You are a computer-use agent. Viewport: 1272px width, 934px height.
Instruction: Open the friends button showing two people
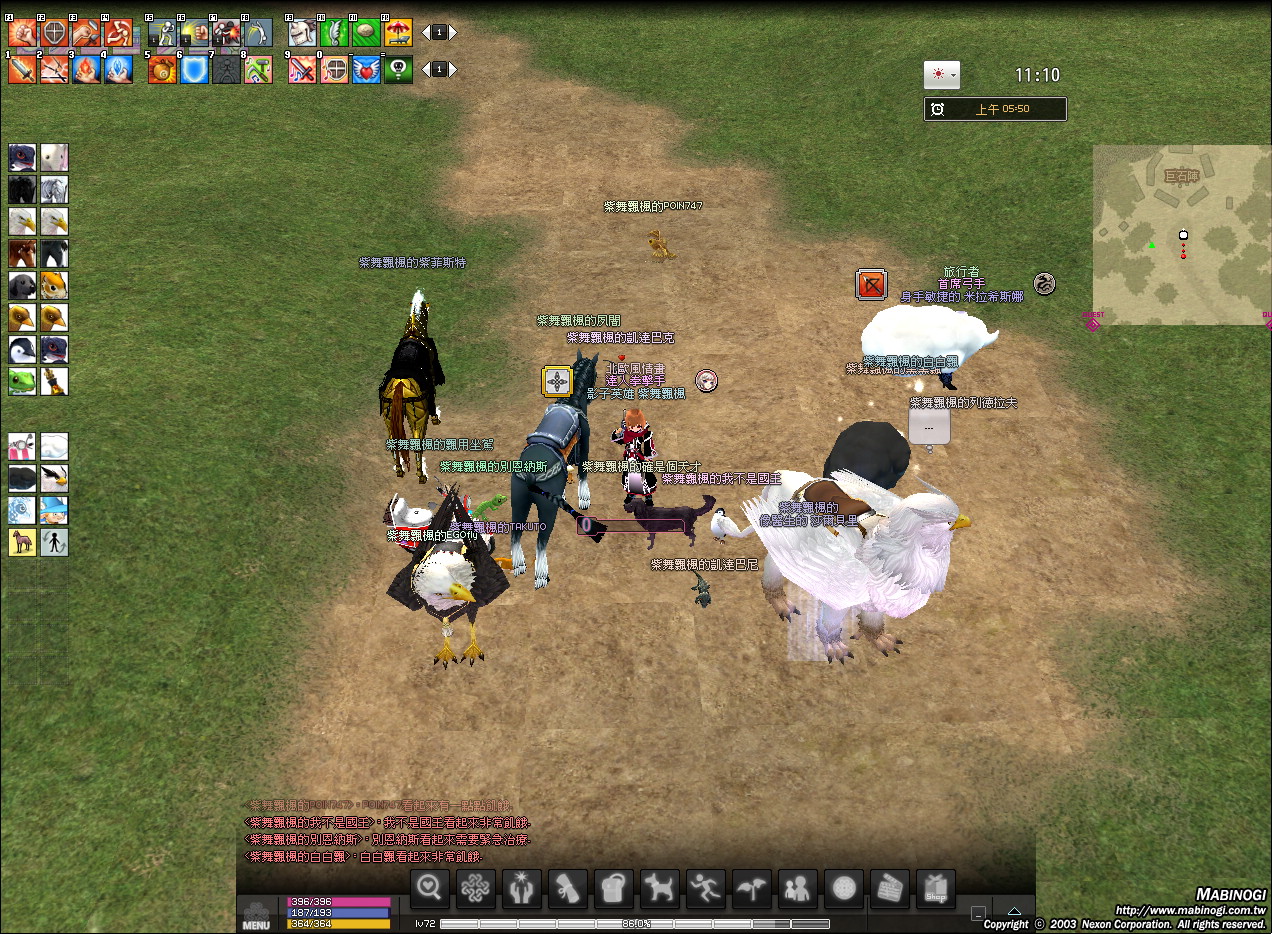(x=798, y=889)
